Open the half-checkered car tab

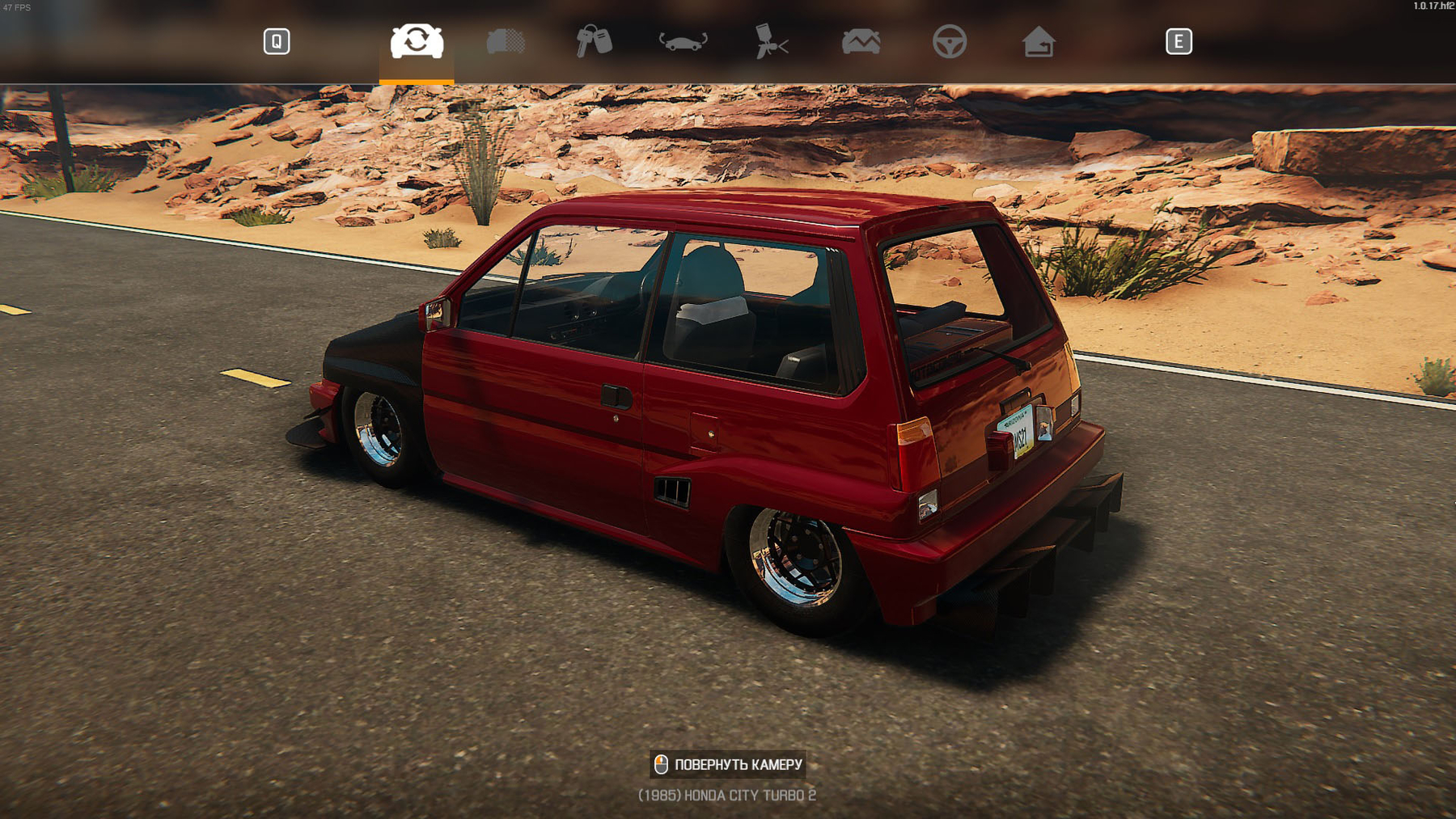point(506,41)
